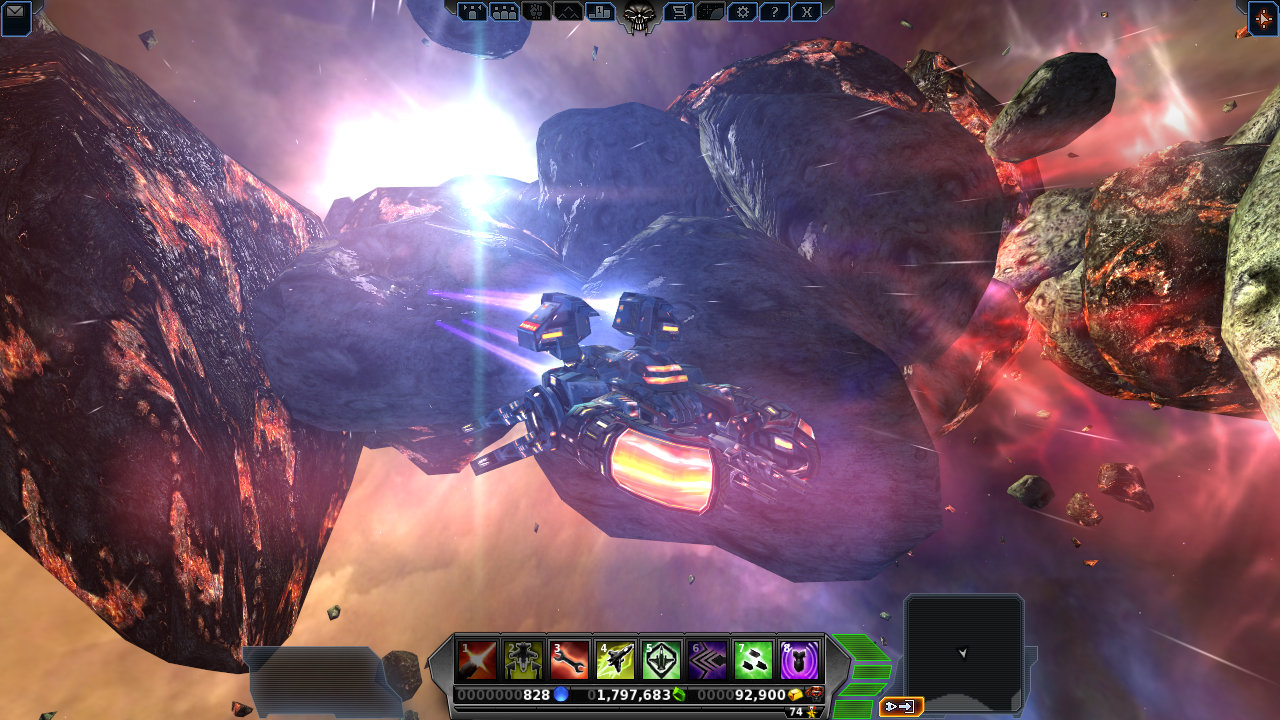Select the purple chevron ability in slot 6
This screenshot has height=720, width=1280.
click(707, 660)
